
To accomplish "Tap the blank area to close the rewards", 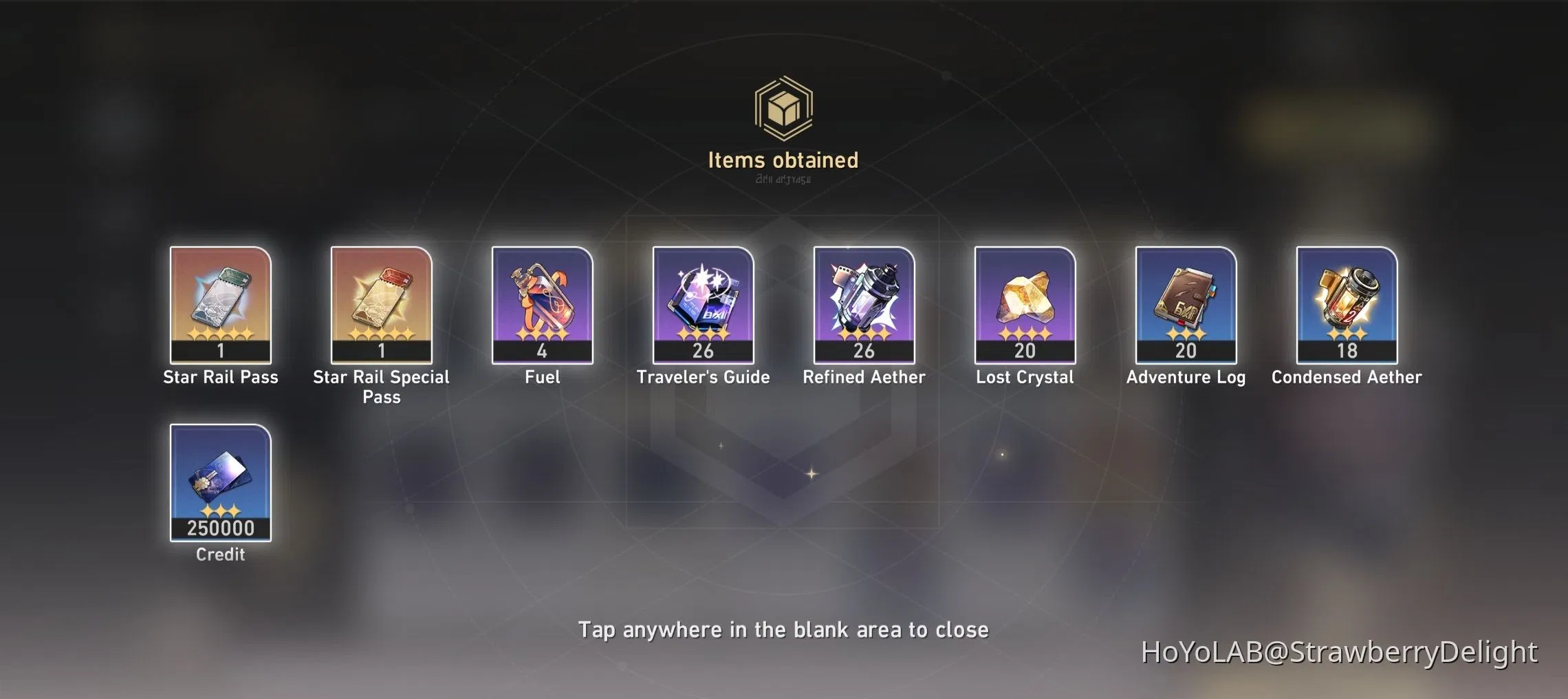I will click(x=784, y=628).
